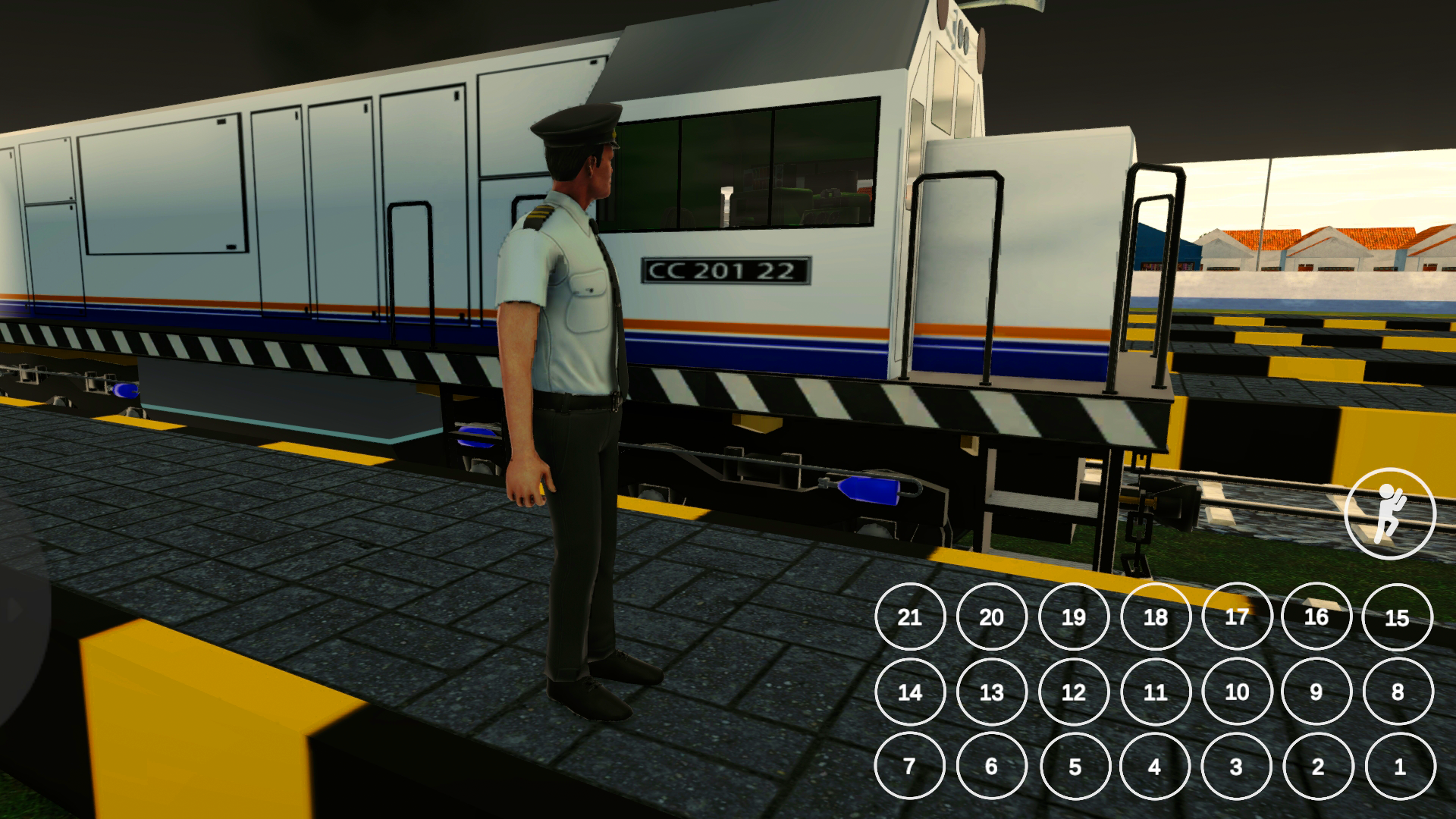
Task: Activate button number 11
Action: (1156, 692)
